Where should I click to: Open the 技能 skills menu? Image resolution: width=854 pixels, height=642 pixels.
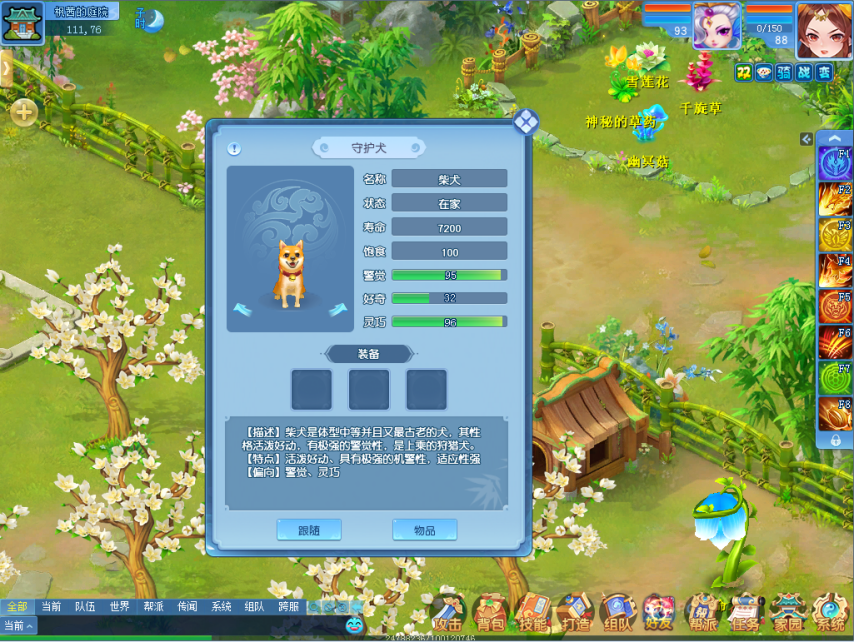pyautogui.click(x=532, y=612)
